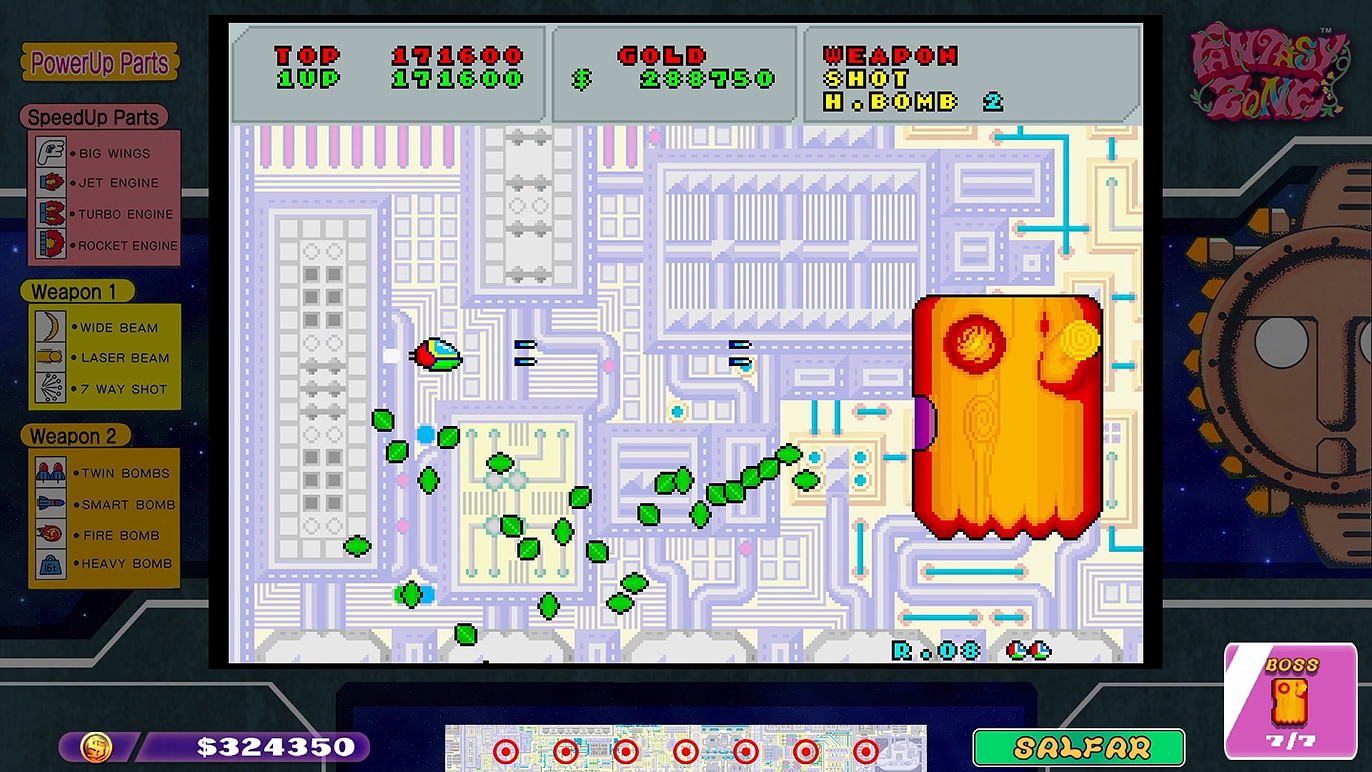The height and width of the screenshot is (772, 1372).
Task: Select the Twin Bombs entry
Action: point(104,473)
